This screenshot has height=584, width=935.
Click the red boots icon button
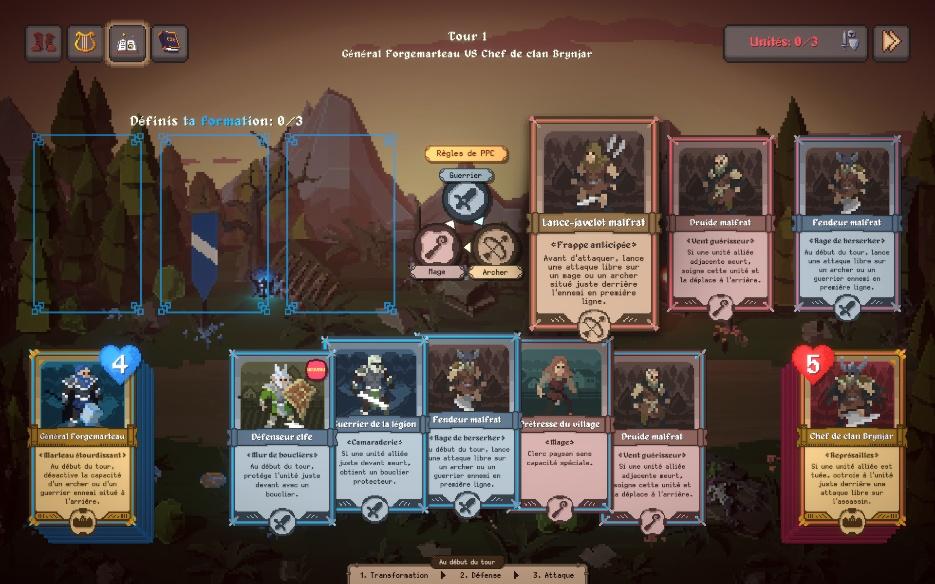[x=43, y=43]
